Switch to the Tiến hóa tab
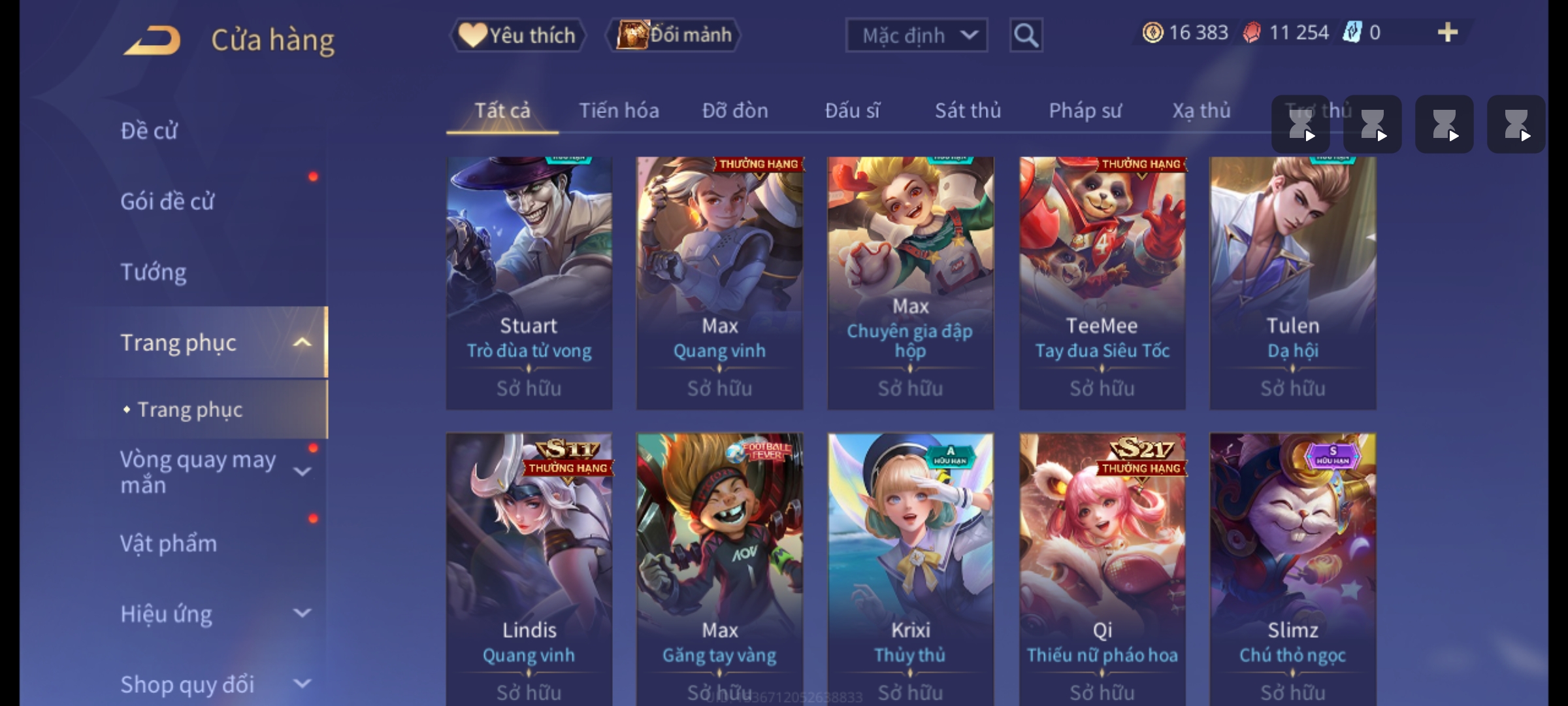The width and height of the screenshot is (1568, 706). tap(619, 111)
